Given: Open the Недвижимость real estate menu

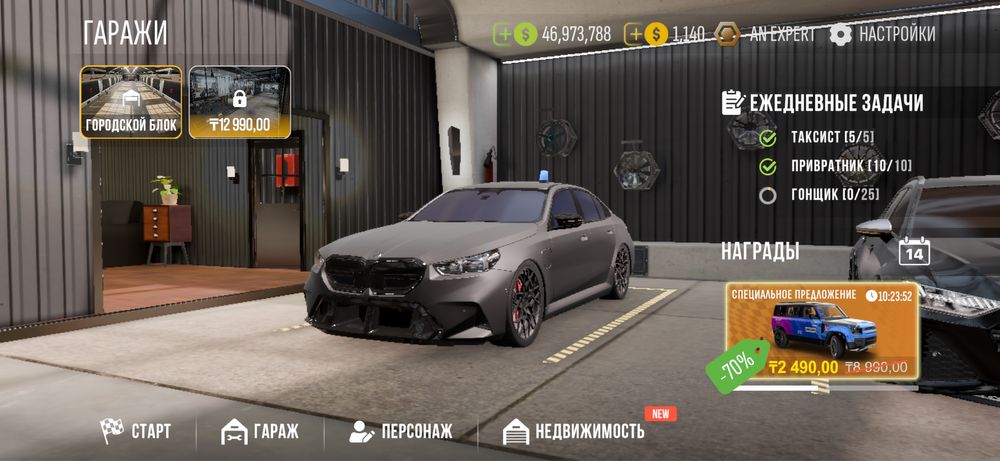Looking at the screenshot, I should [574, 432].
